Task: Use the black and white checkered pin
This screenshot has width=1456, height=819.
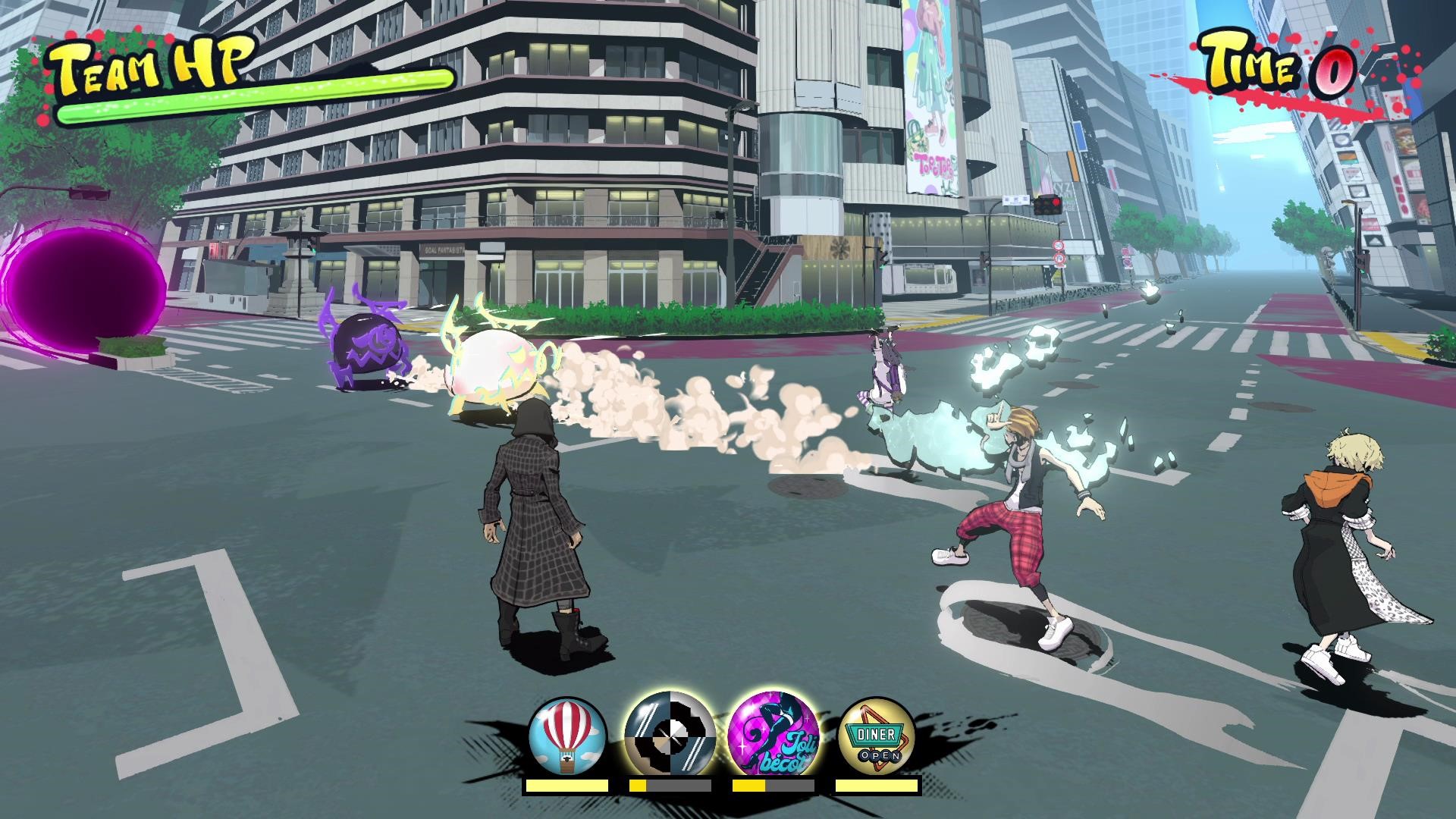Action: [670, 738]
